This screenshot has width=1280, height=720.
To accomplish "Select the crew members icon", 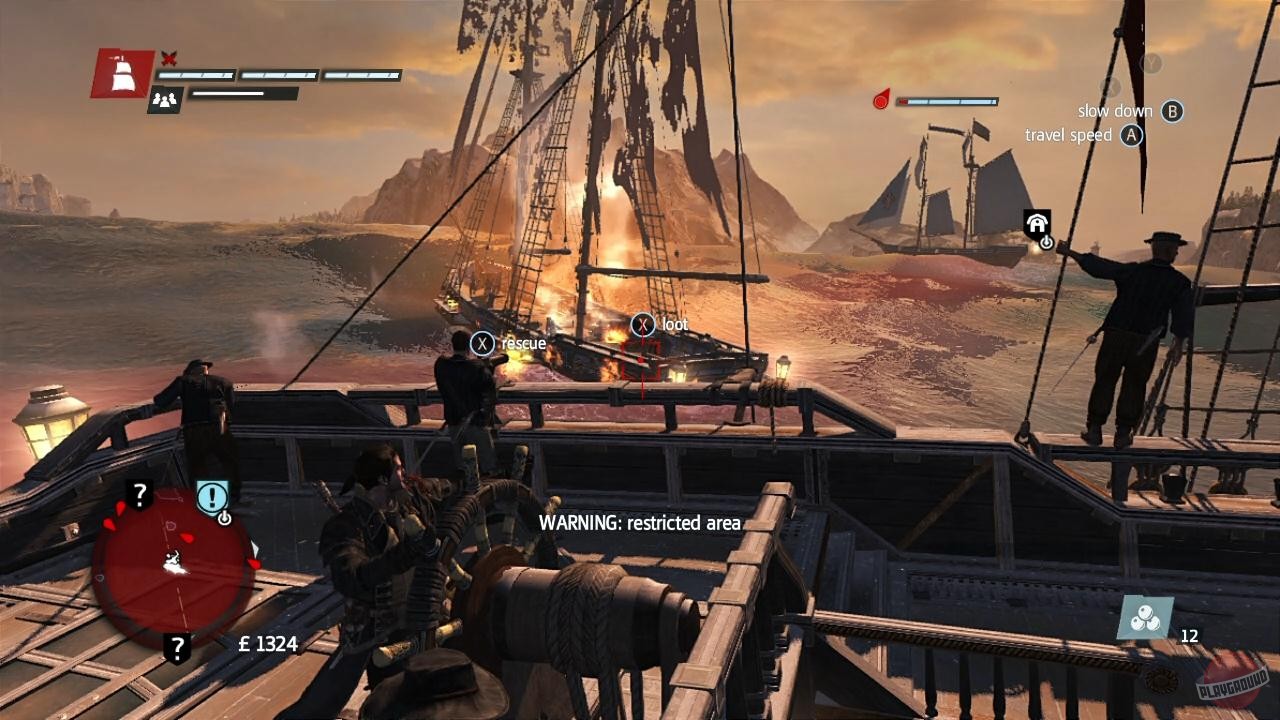I will pyautogui.click(x=166, y=99).
